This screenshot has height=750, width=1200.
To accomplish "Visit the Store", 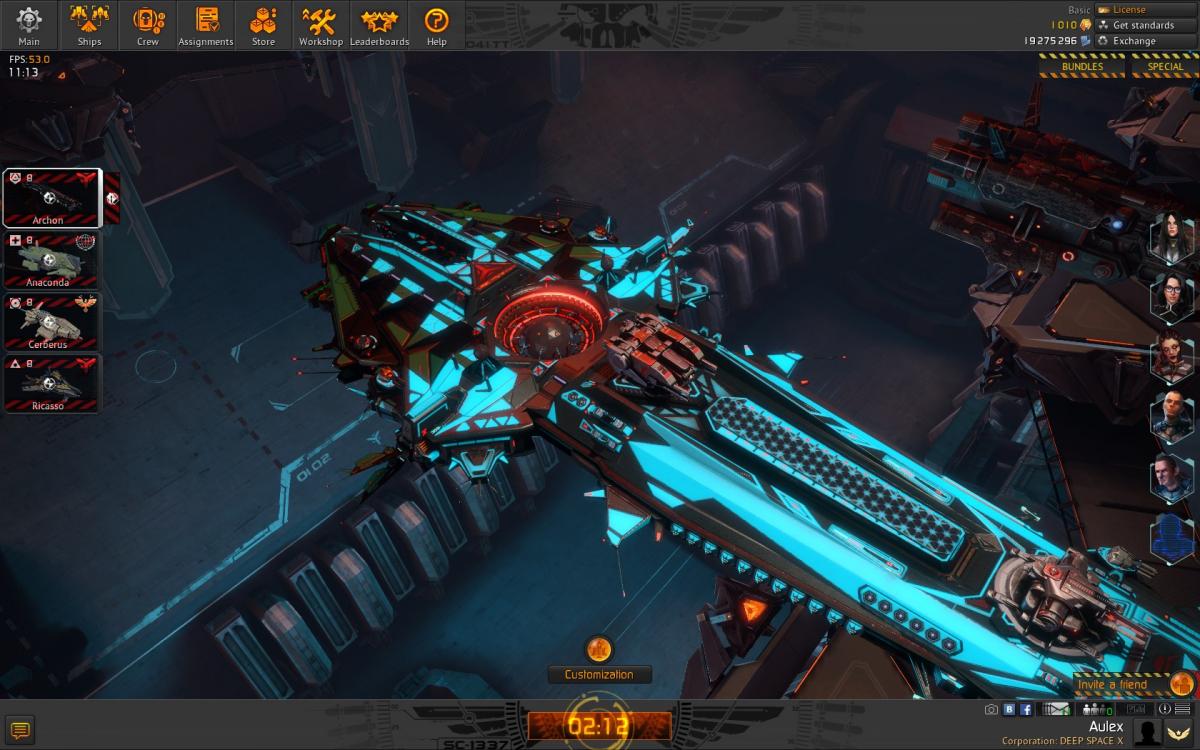I will tap(263, 25).
